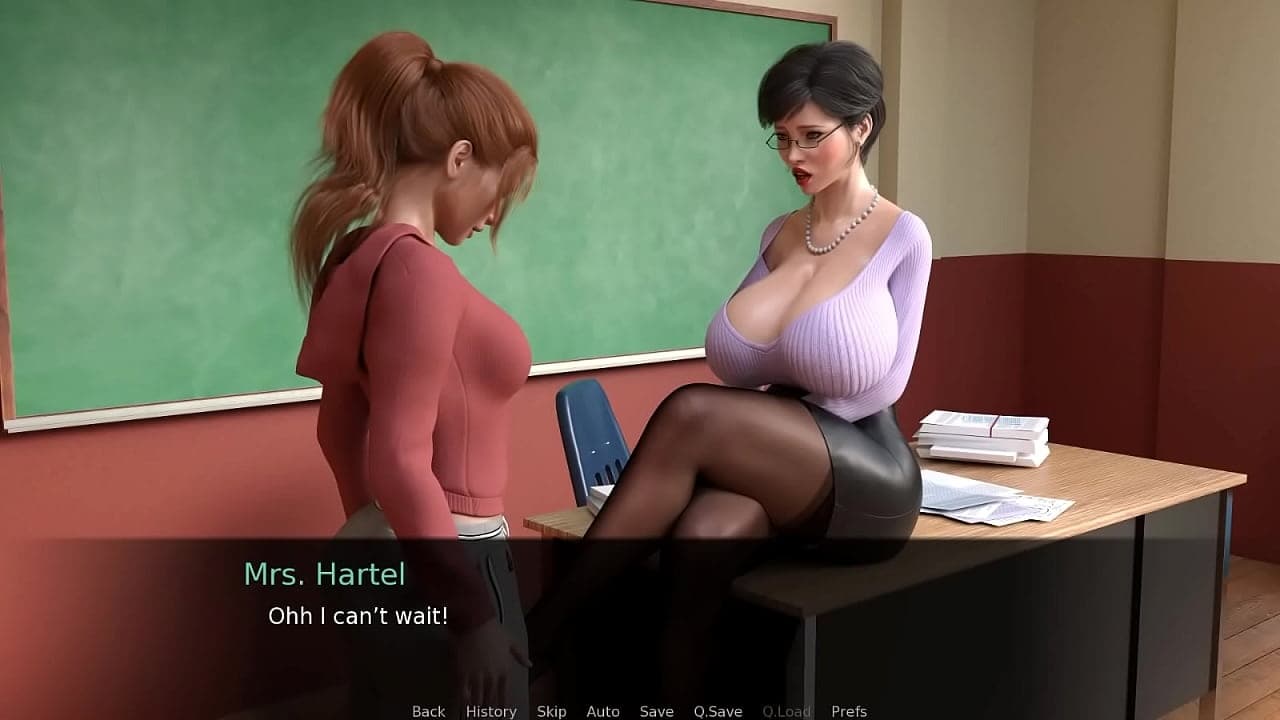Screen dimensions: 1280x720
Task: Click Q.Save to quick save progress
Action: pos(718,711)
